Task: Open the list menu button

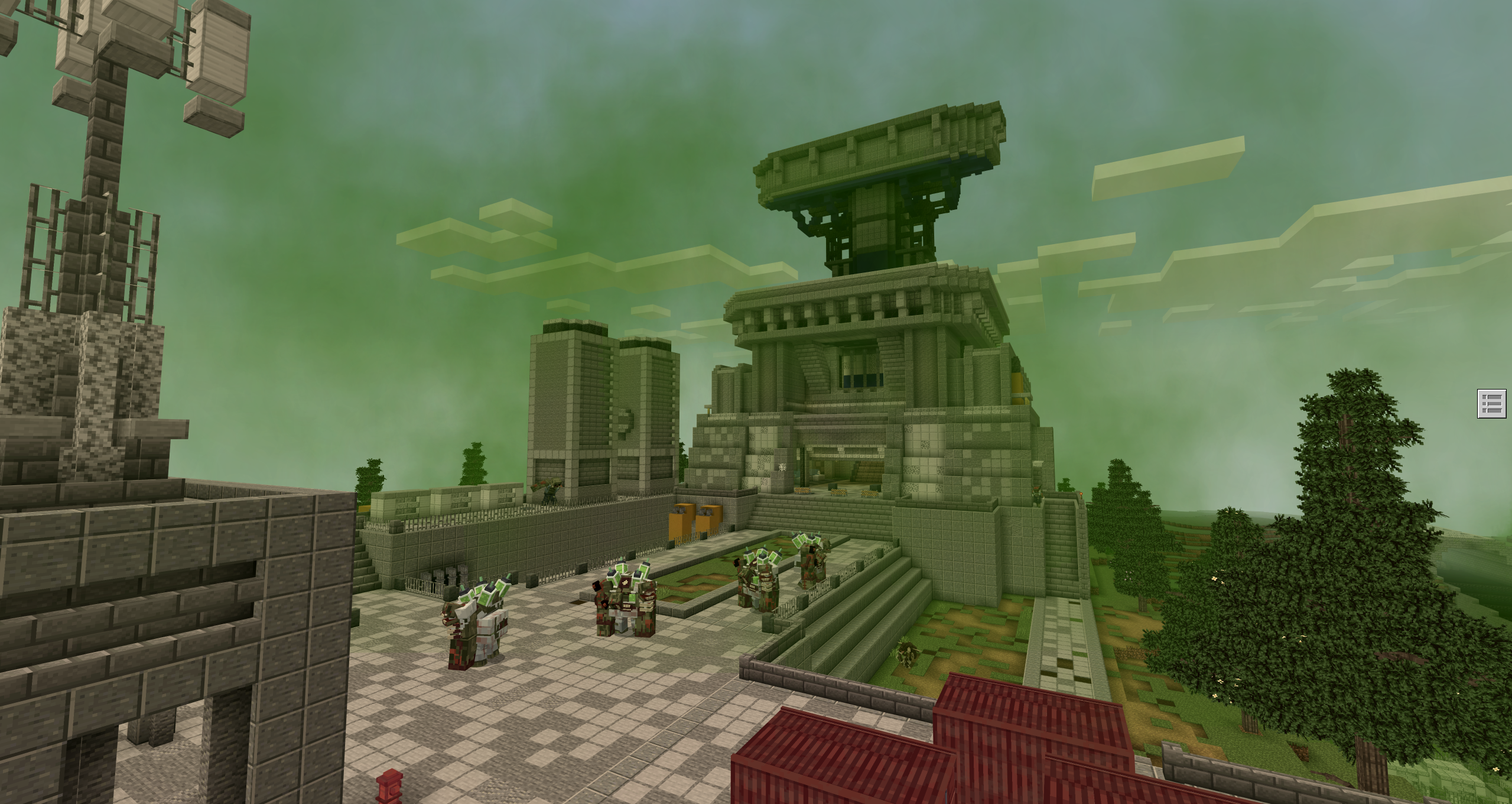Action: (1491, 404)
